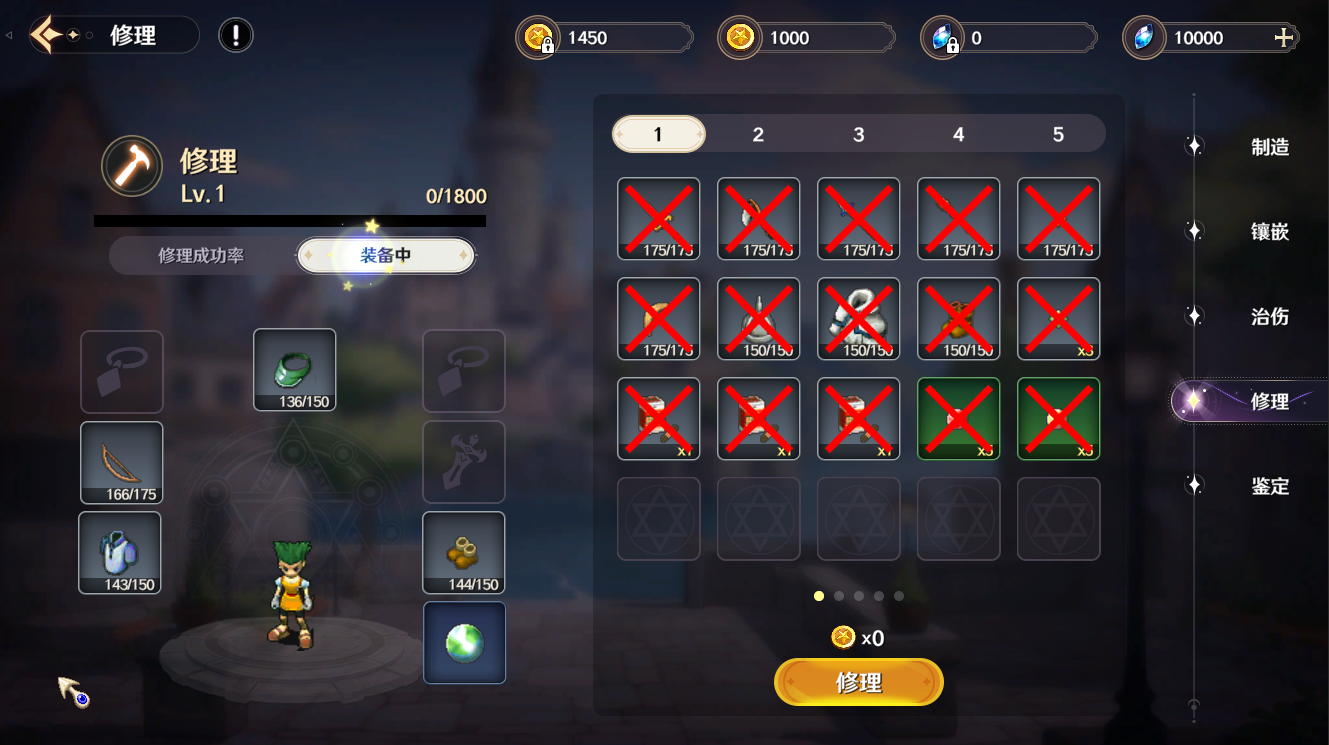Click the orange 修理 repair button
Screen dimensions: 1329x745
coord(858,682)
